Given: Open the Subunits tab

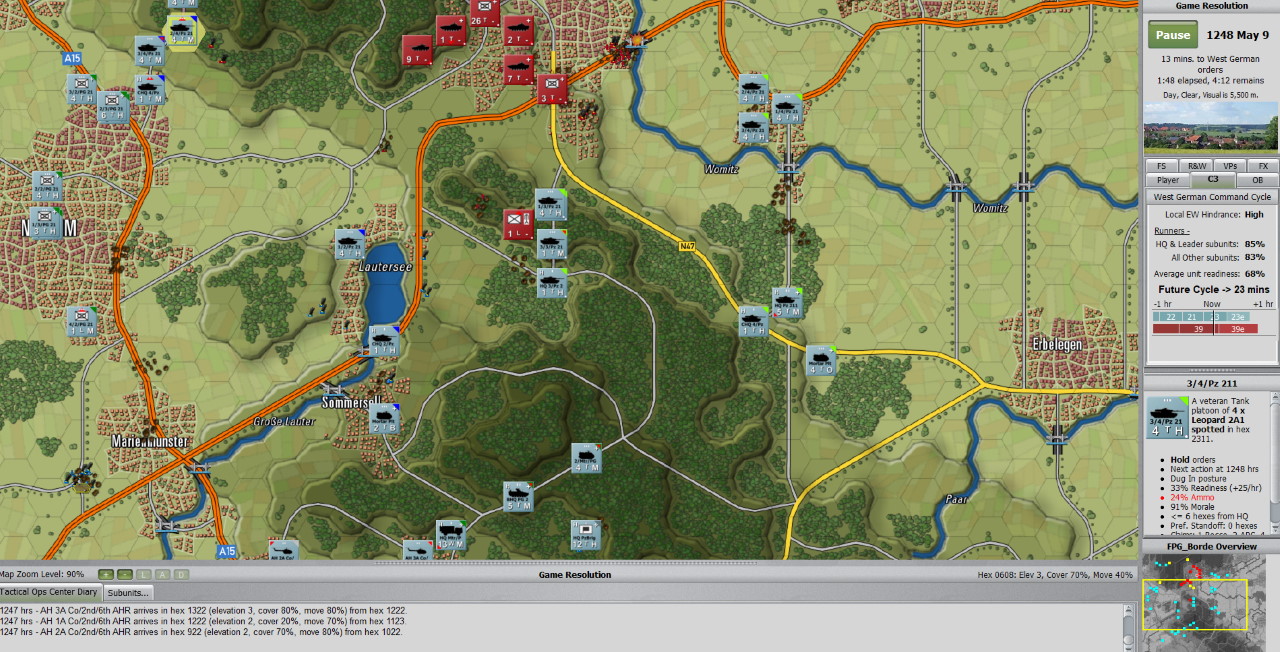Looking at the screenshot, I should point(127,593).
